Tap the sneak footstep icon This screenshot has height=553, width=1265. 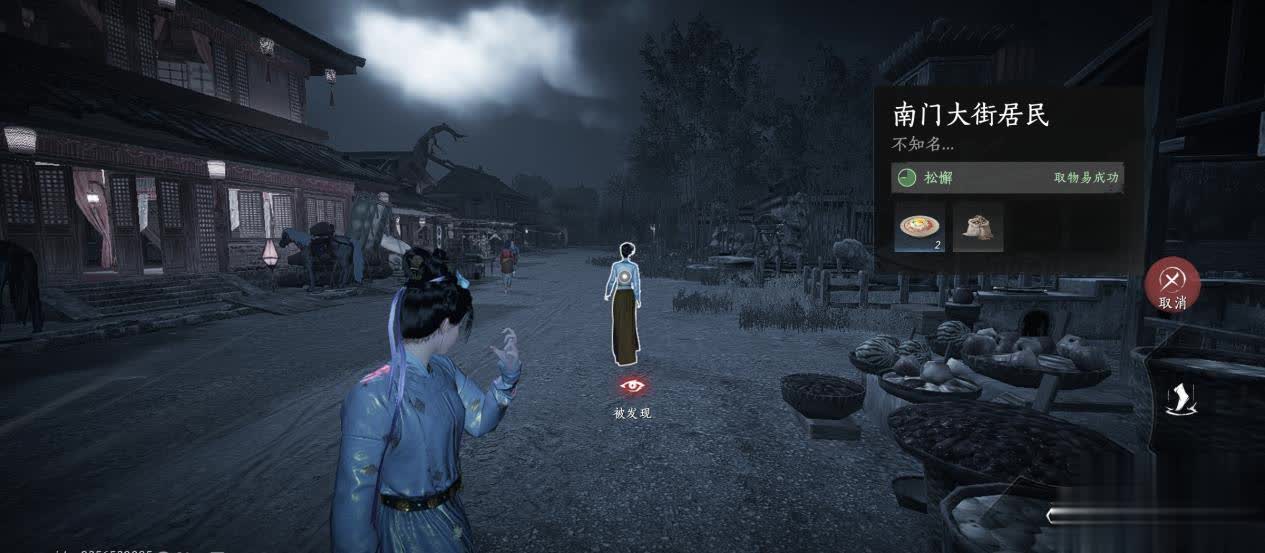click(1177, 398)
